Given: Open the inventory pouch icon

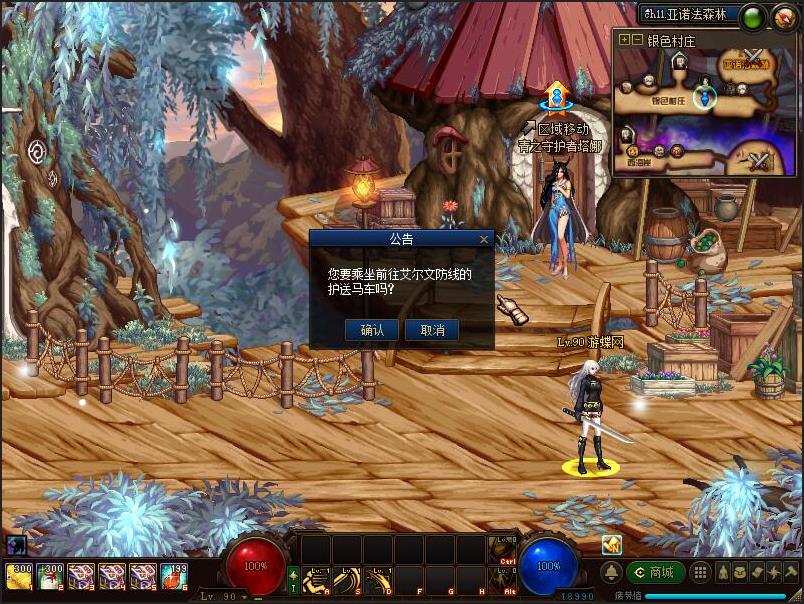Looking at the screenshot, I should pos(738,572).
